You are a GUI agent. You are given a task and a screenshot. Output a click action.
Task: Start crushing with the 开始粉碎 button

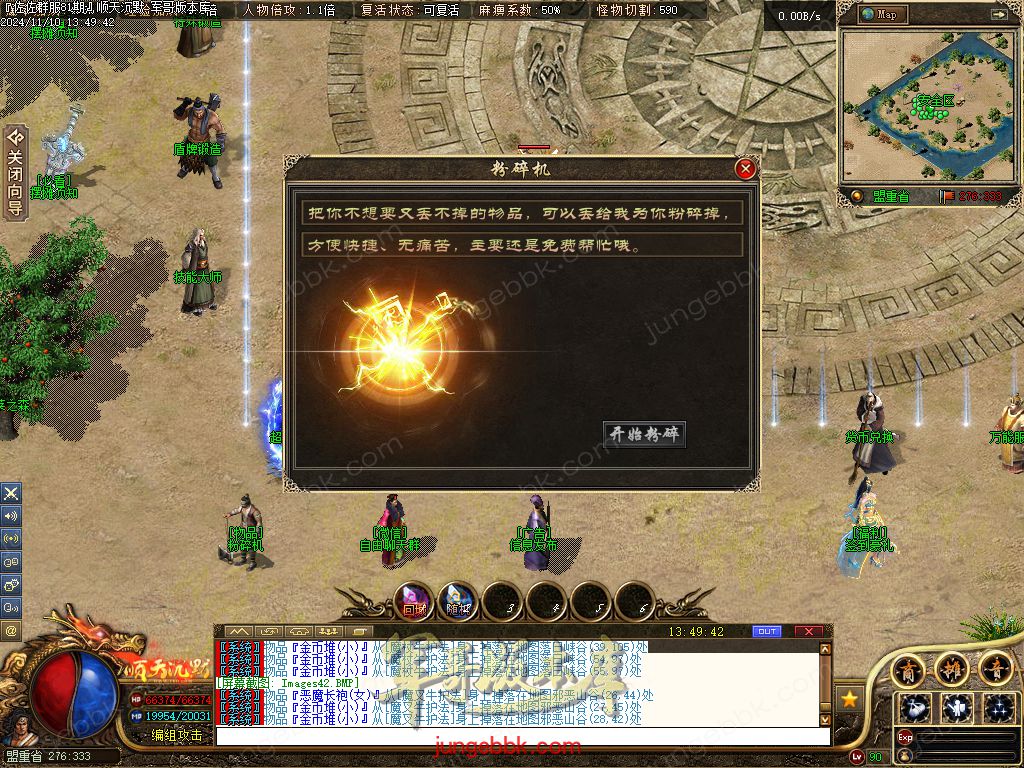pos(645,434)
